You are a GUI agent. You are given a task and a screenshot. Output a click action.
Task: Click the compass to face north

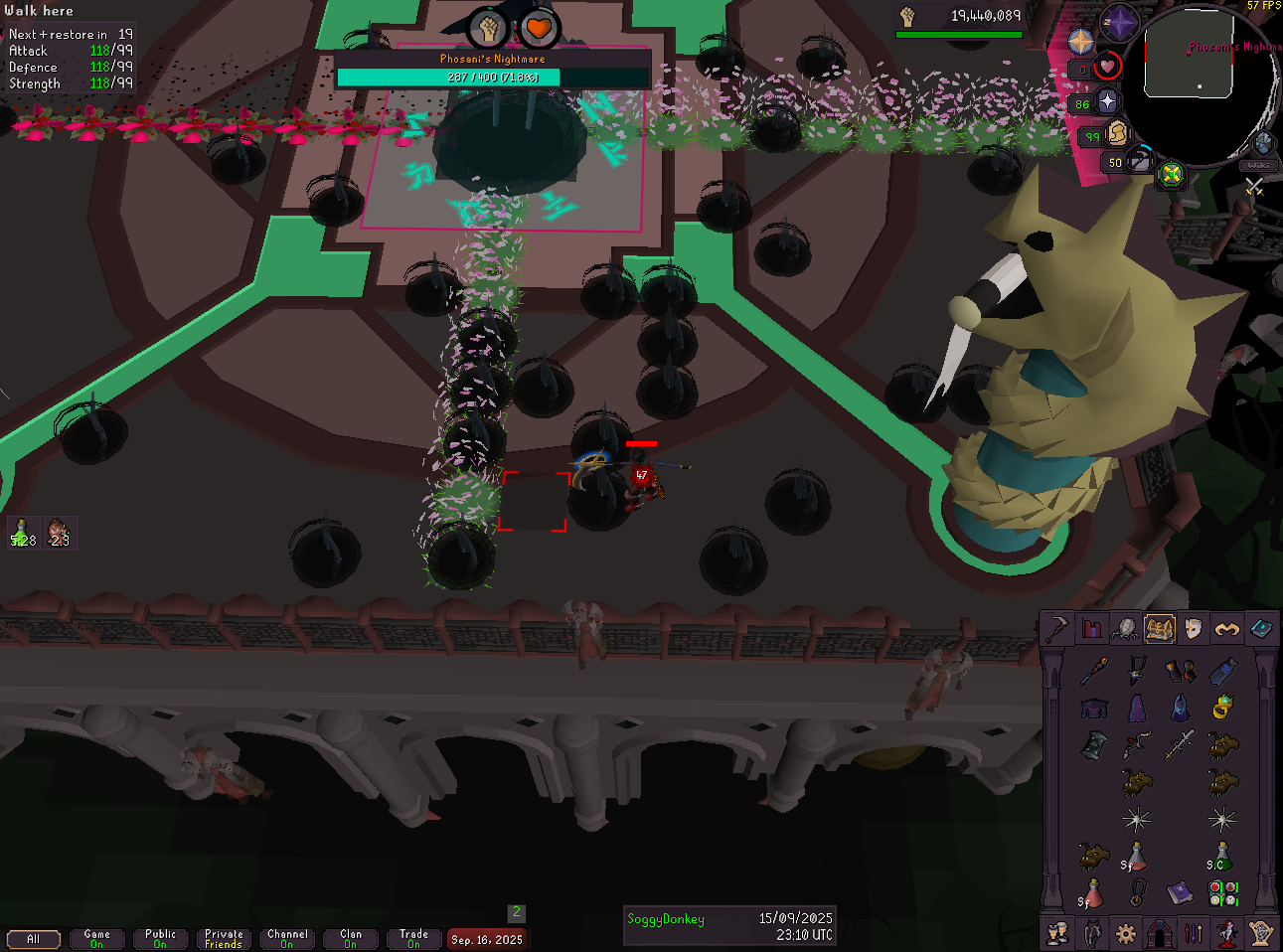click(1121, 23)
